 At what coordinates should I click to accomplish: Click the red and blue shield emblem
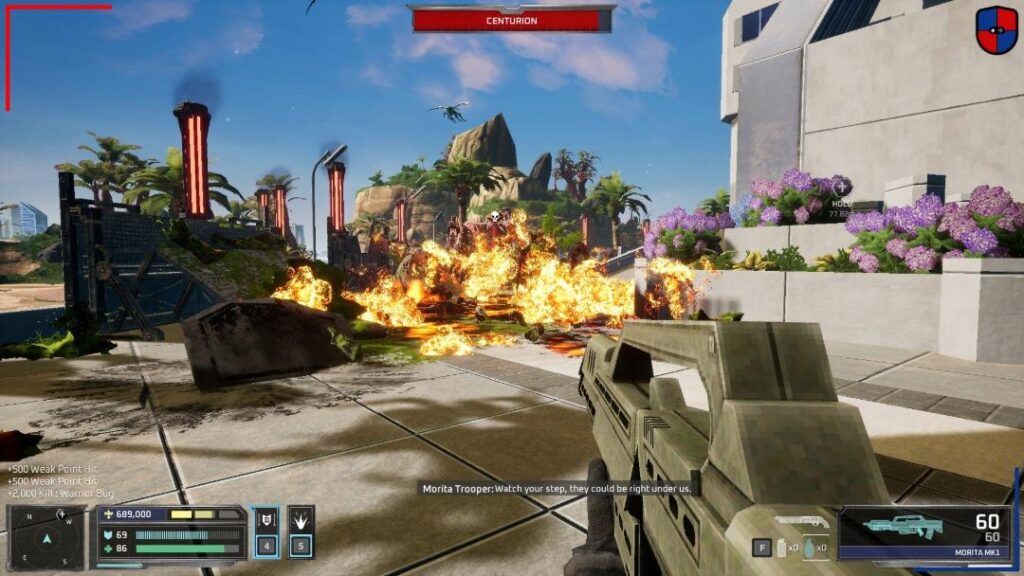pos(996,30)
